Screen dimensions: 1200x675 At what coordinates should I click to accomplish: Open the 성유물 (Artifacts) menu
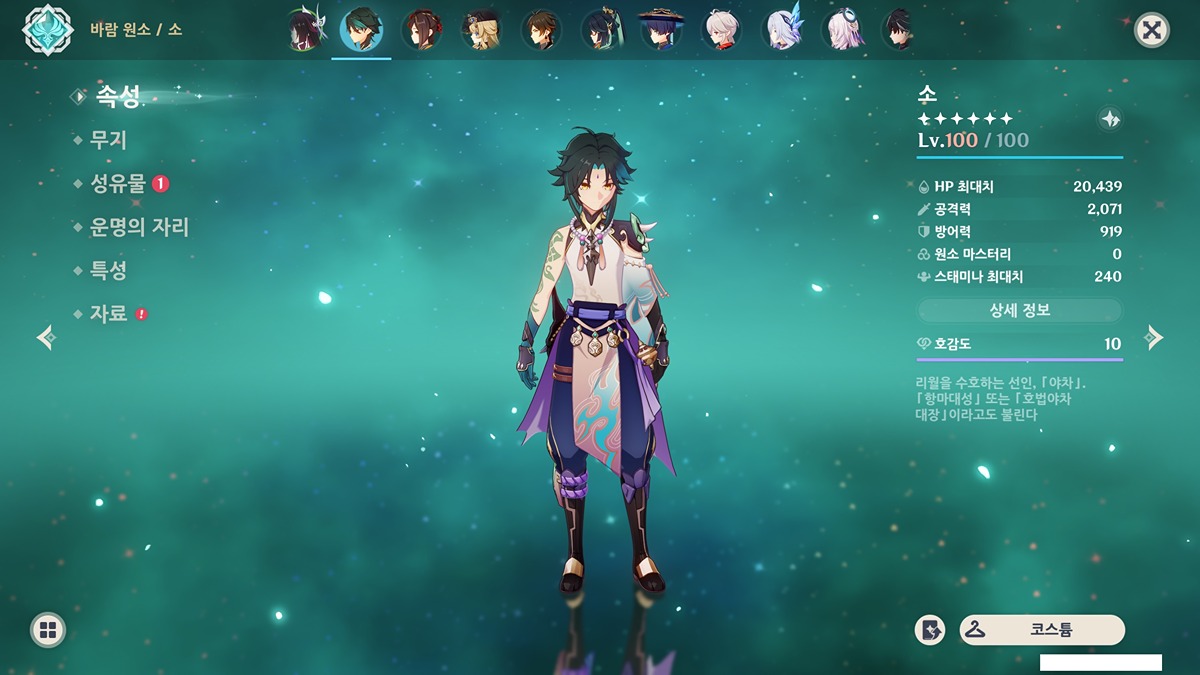tap(119, 184)
